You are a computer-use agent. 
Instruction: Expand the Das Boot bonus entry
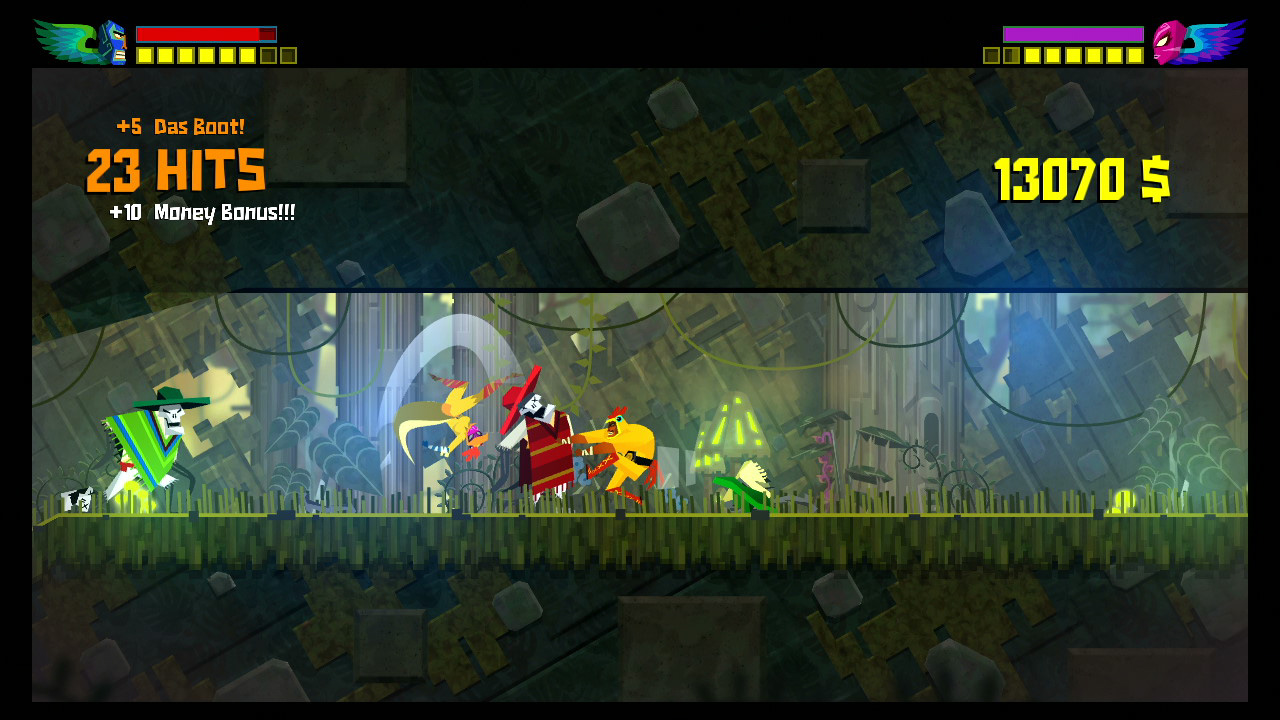(180, 126)
